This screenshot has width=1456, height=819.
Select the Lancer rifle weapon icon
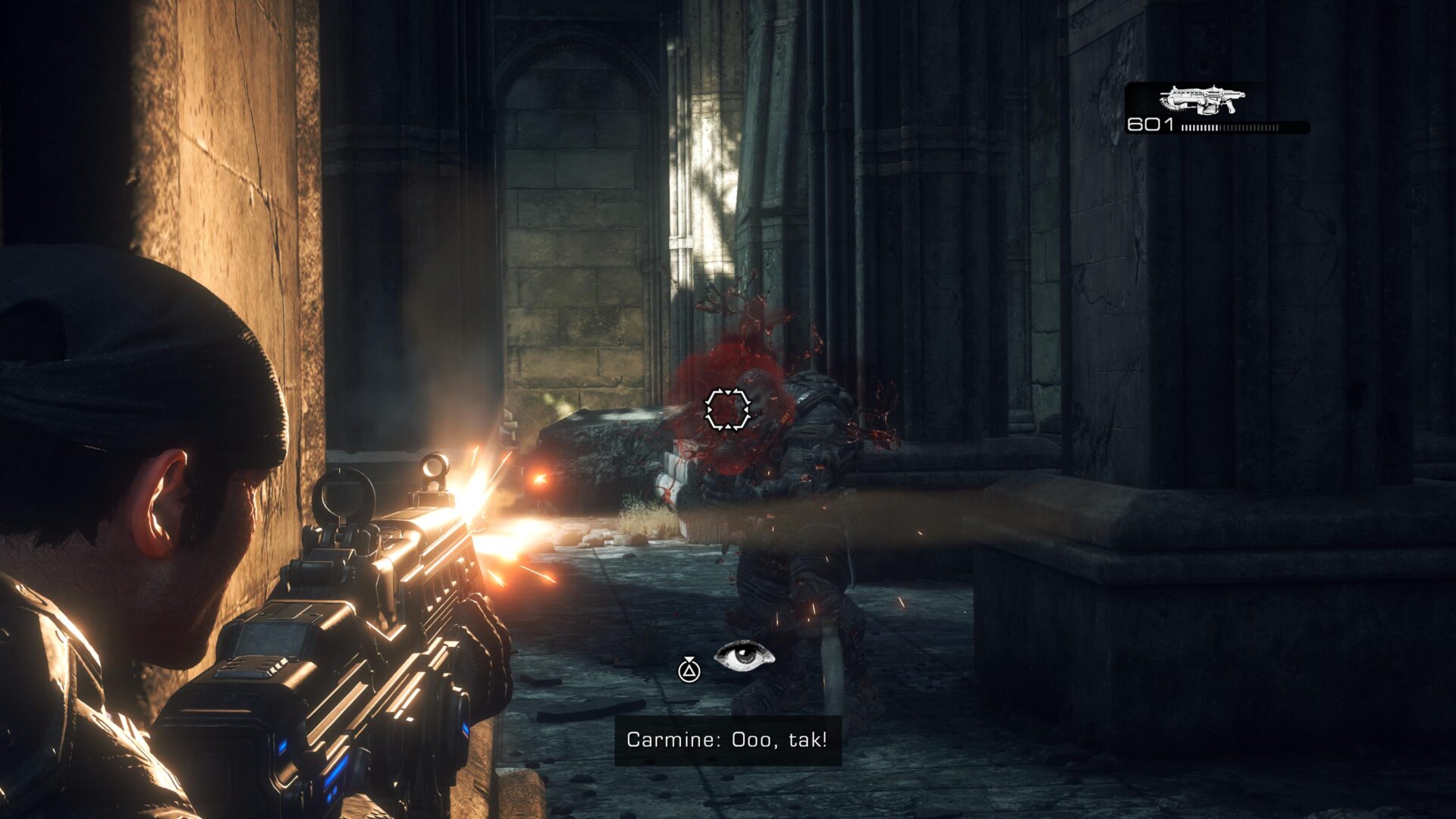(x=1202, y=99)
